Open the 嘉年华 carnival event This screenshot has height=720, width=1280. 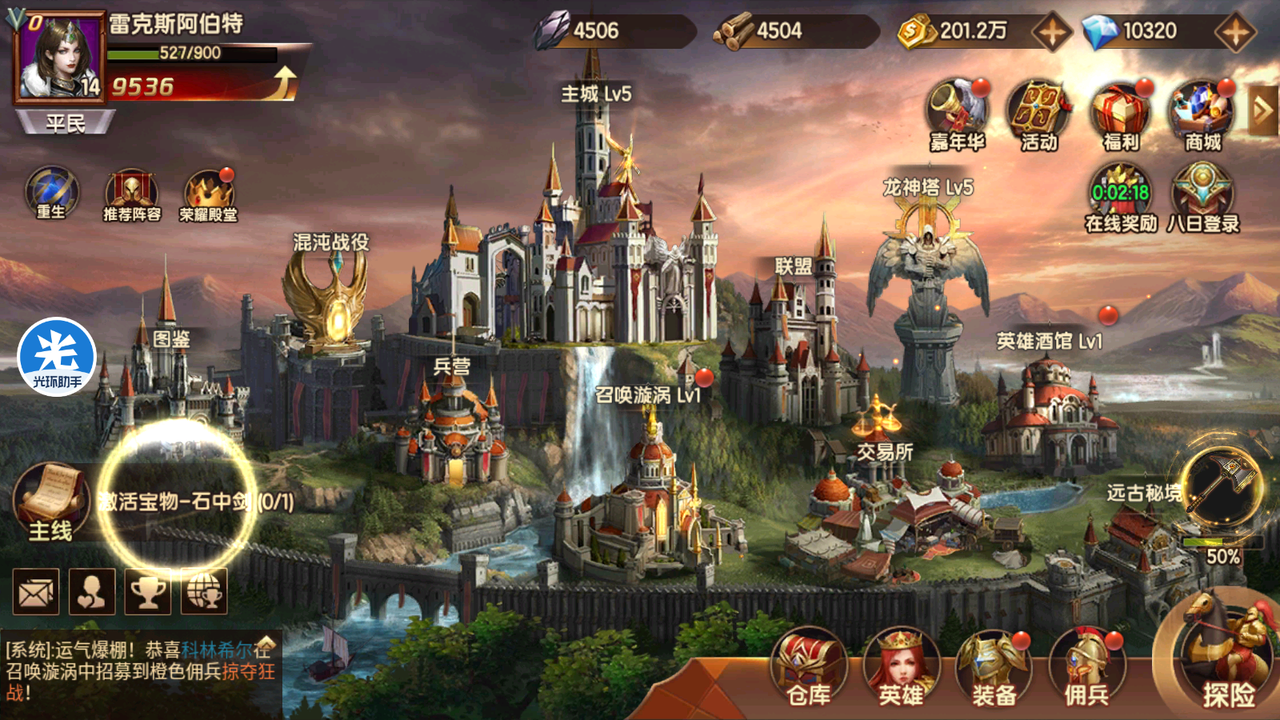pyautogui.click(x=956, y=112)
